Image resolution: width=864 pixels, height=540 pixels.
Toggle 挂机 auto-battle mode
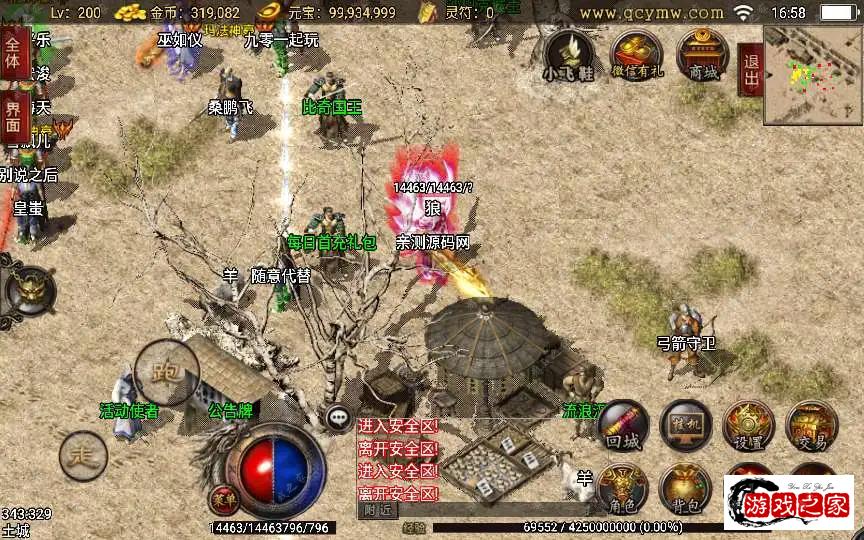[685, 424]
